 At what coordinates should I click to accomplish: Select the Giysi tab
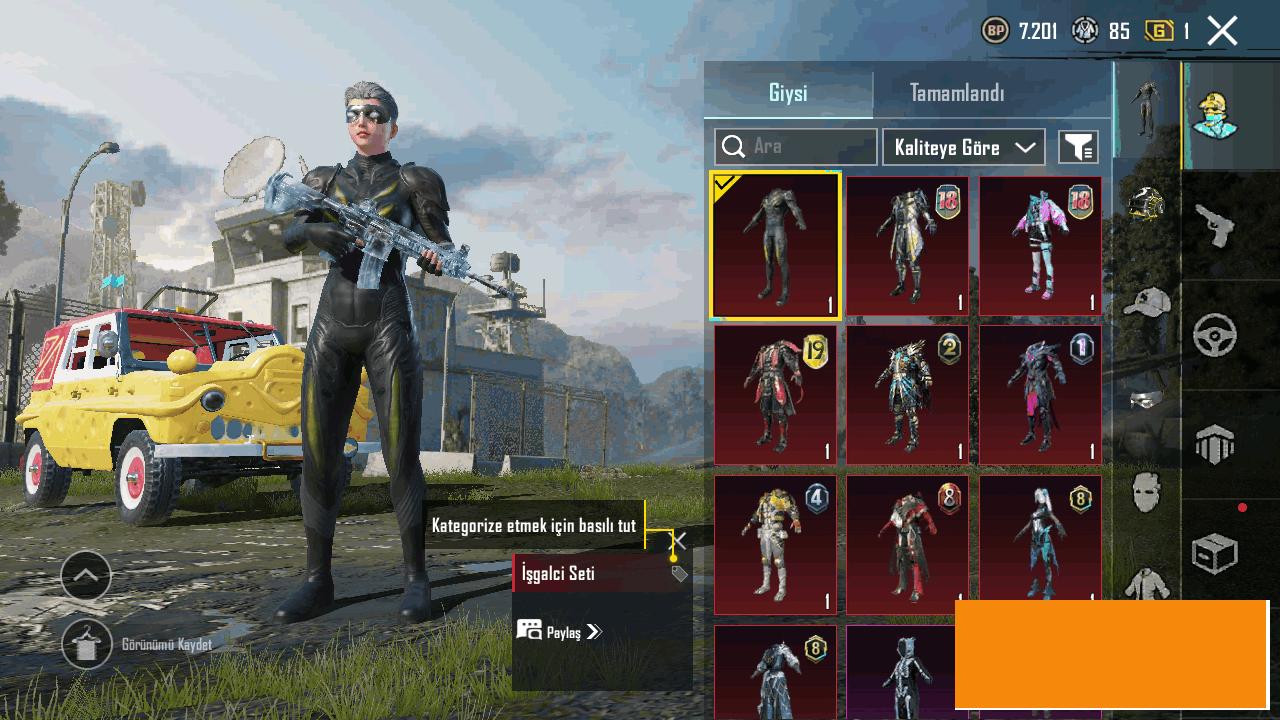(x=788, y=93)
